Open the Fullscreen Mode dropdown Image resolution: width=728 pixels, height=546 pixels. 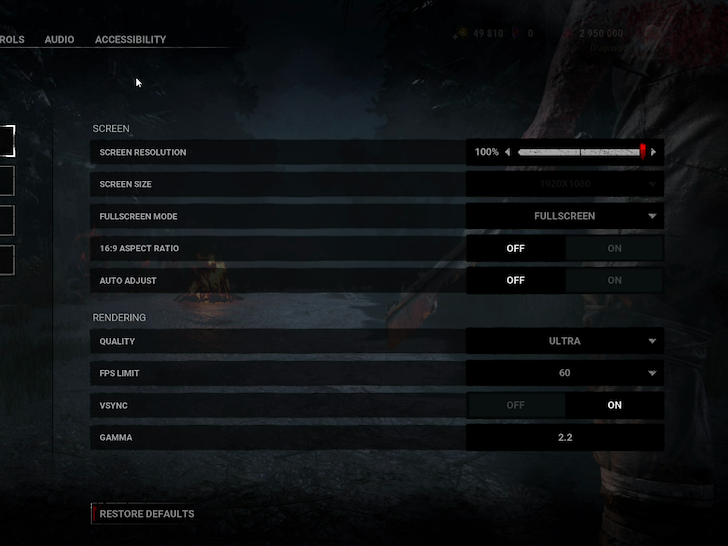[x=565, y=216]
